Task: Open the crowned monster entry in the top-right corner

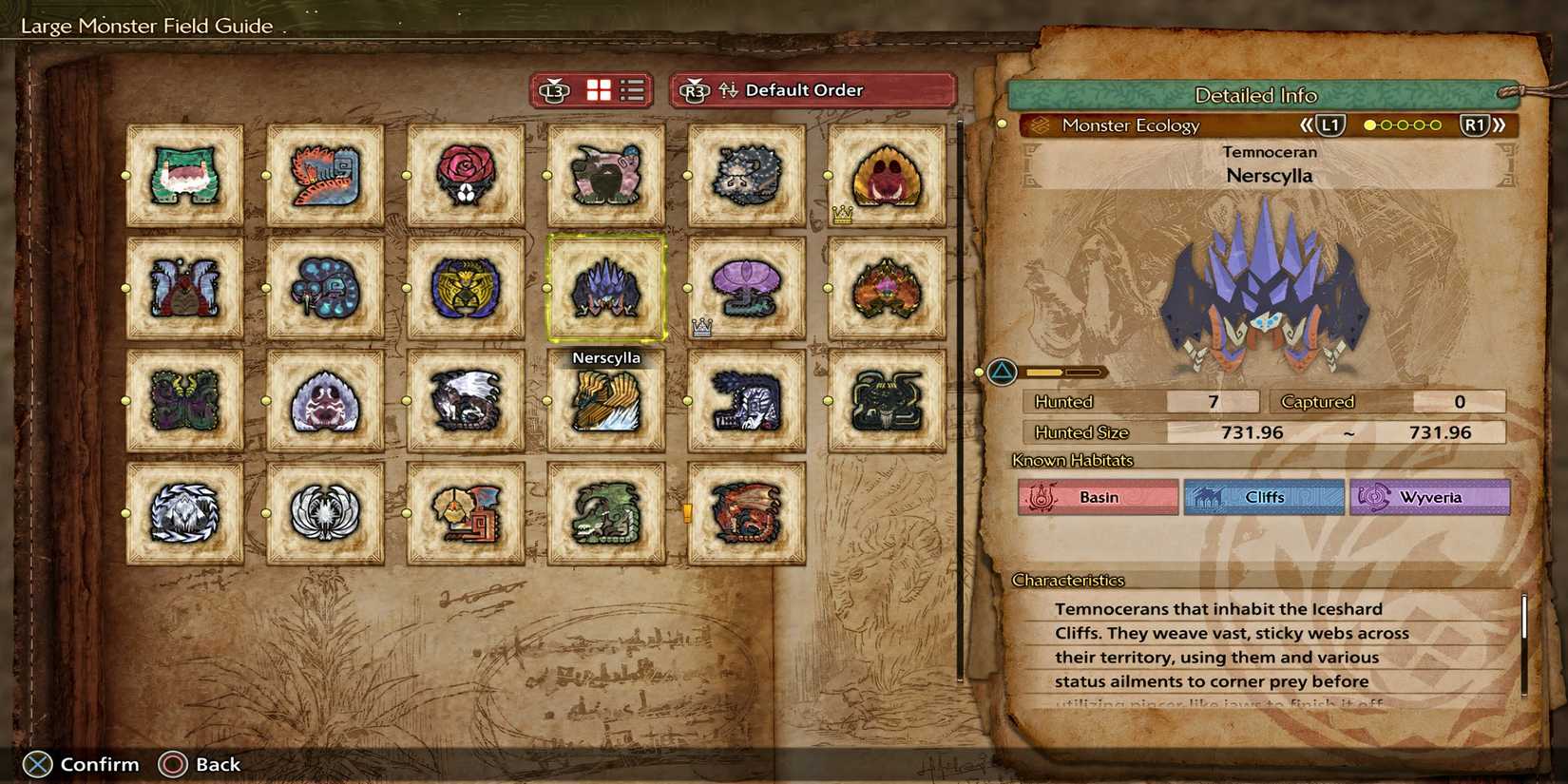Action: coord(887,174)
